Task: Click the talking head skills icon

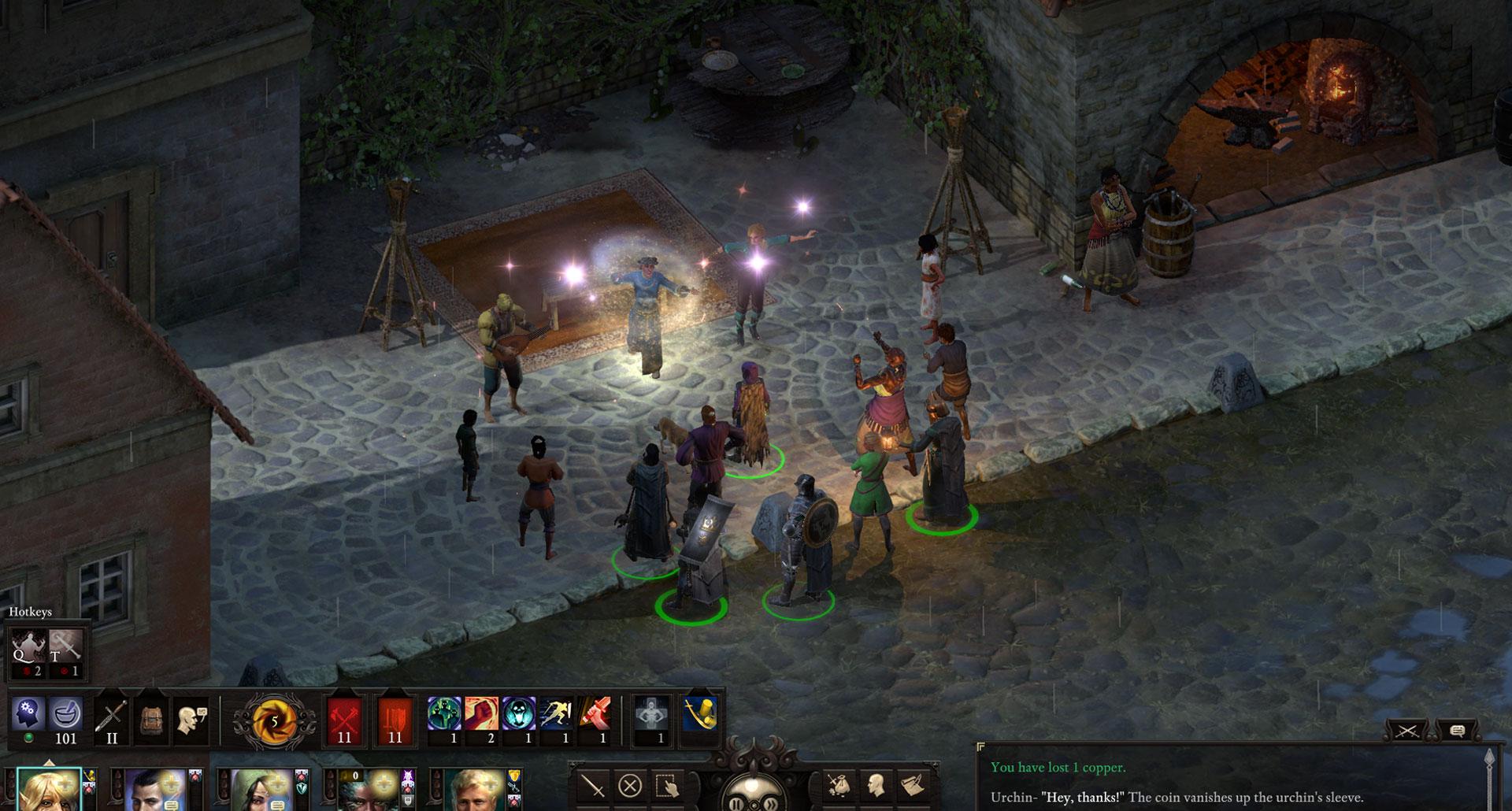Action: [x=191, y=719]
